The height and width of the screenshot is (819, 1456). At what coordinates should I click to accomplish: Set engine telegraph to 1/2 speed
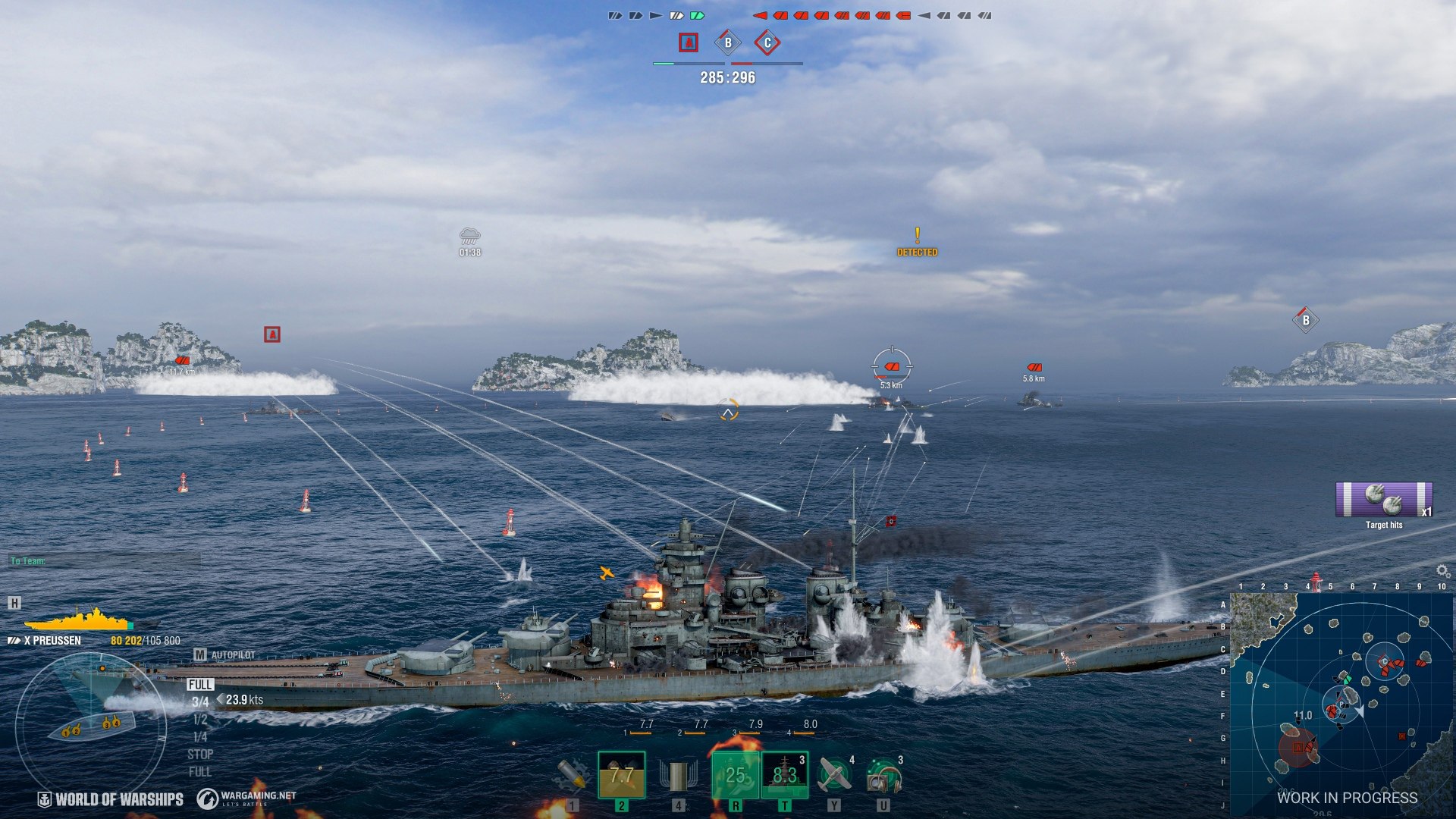(200, 720)
